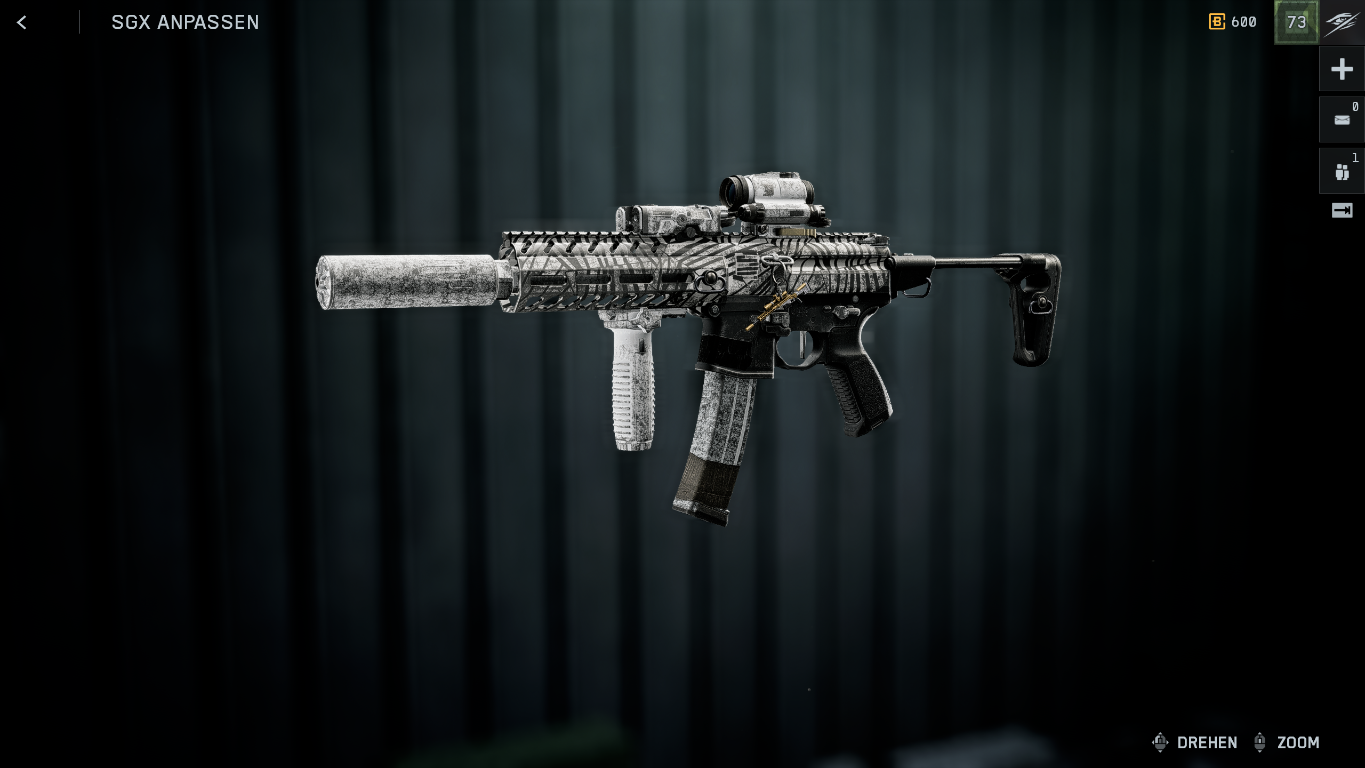The image size is (1365, 768).
Task: Click the green level 73 badge
Action: 1296,21
